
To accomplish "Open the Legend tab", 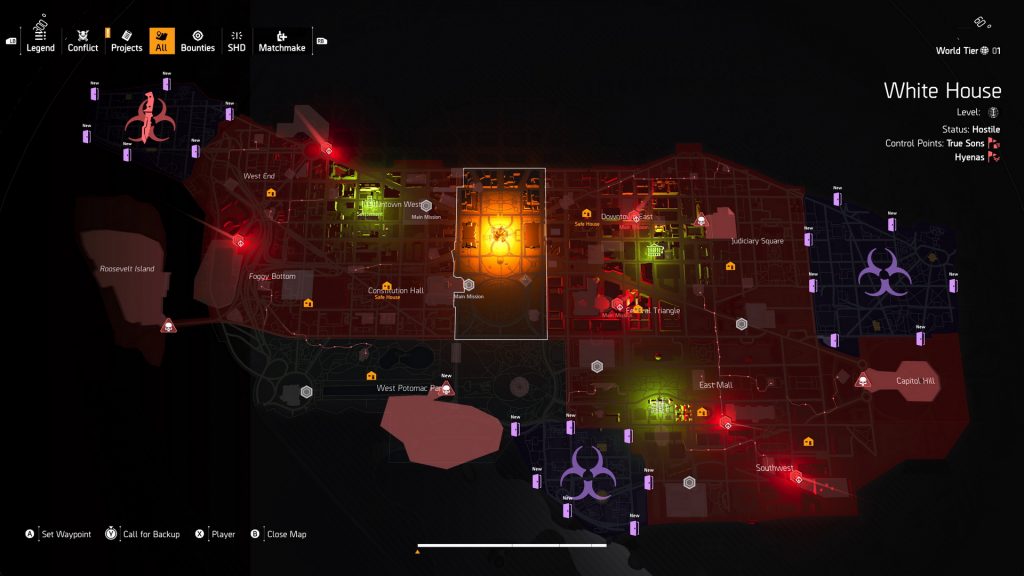I will click(41, 40).
